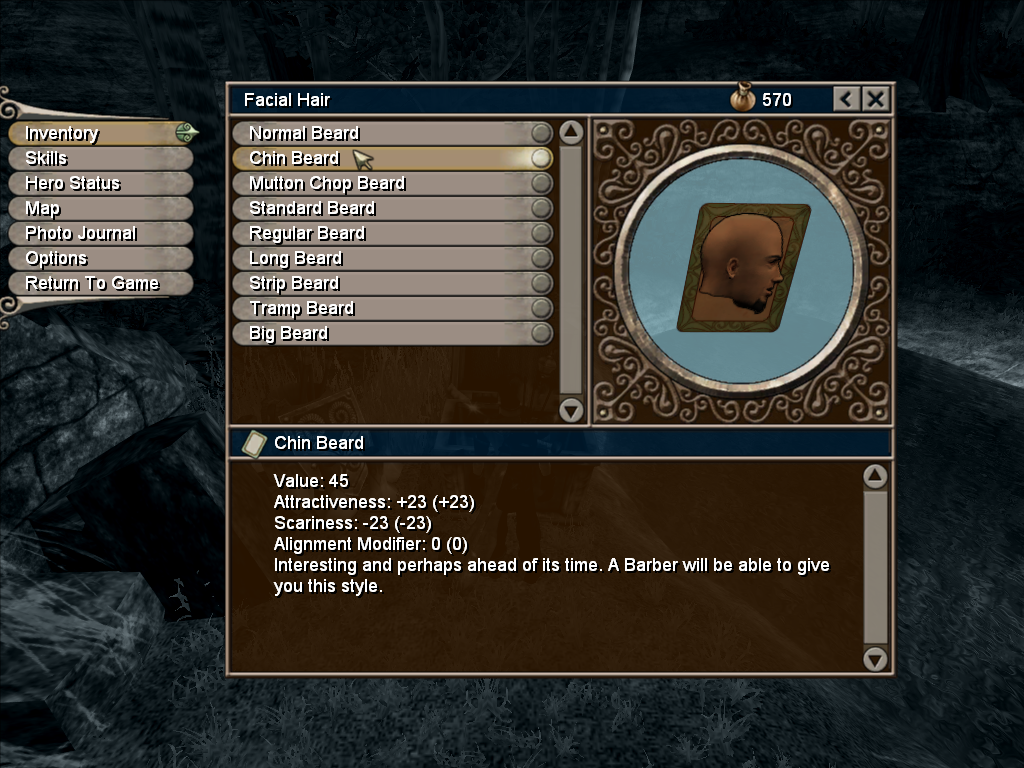Choose Return To Game
Image resolution: width=1024 pixels, height=768 pixels.
click(x=92, y=283)
